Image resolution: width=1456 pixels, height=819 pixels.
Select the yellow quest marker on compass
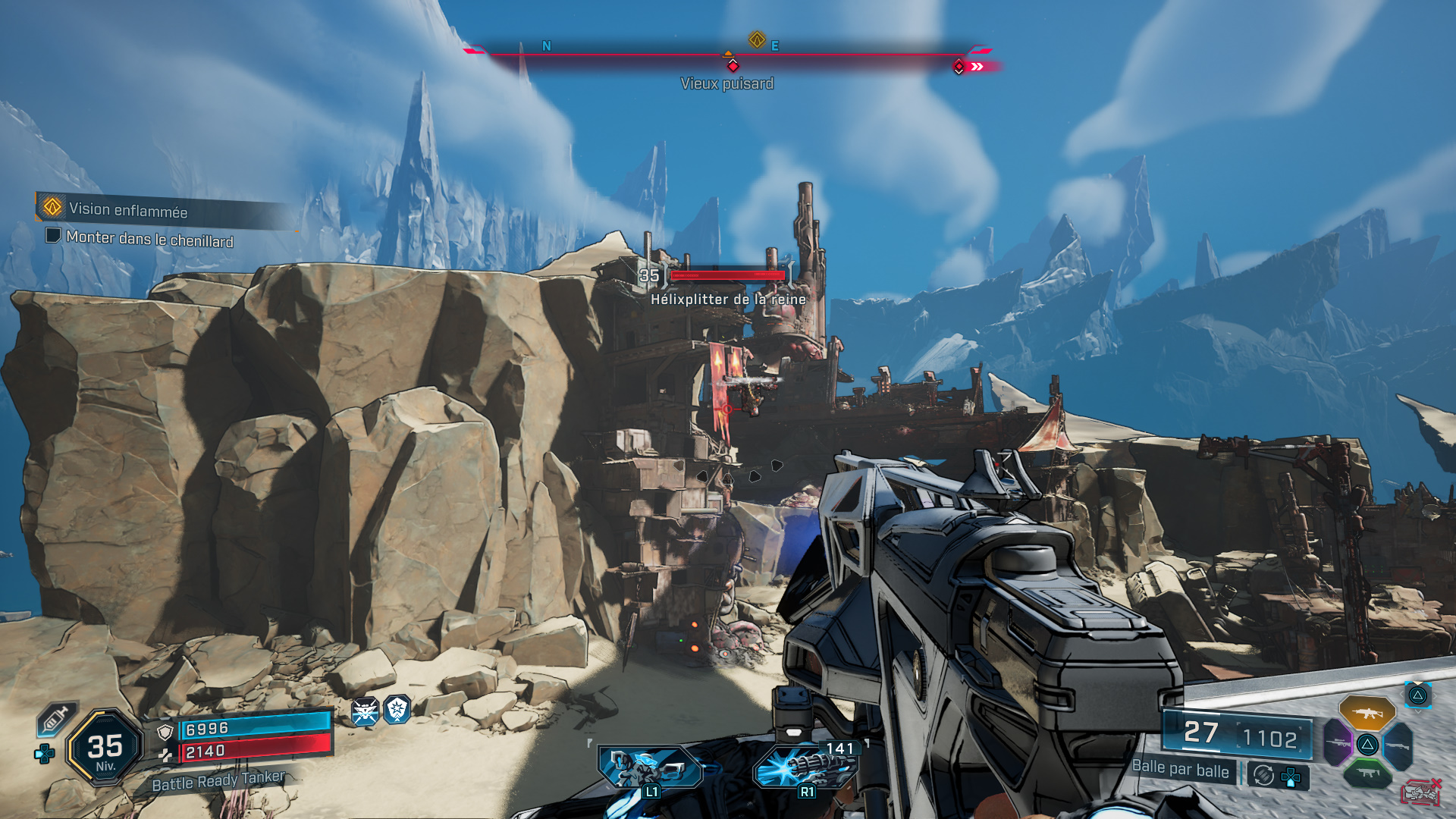(x=756, y=39)
